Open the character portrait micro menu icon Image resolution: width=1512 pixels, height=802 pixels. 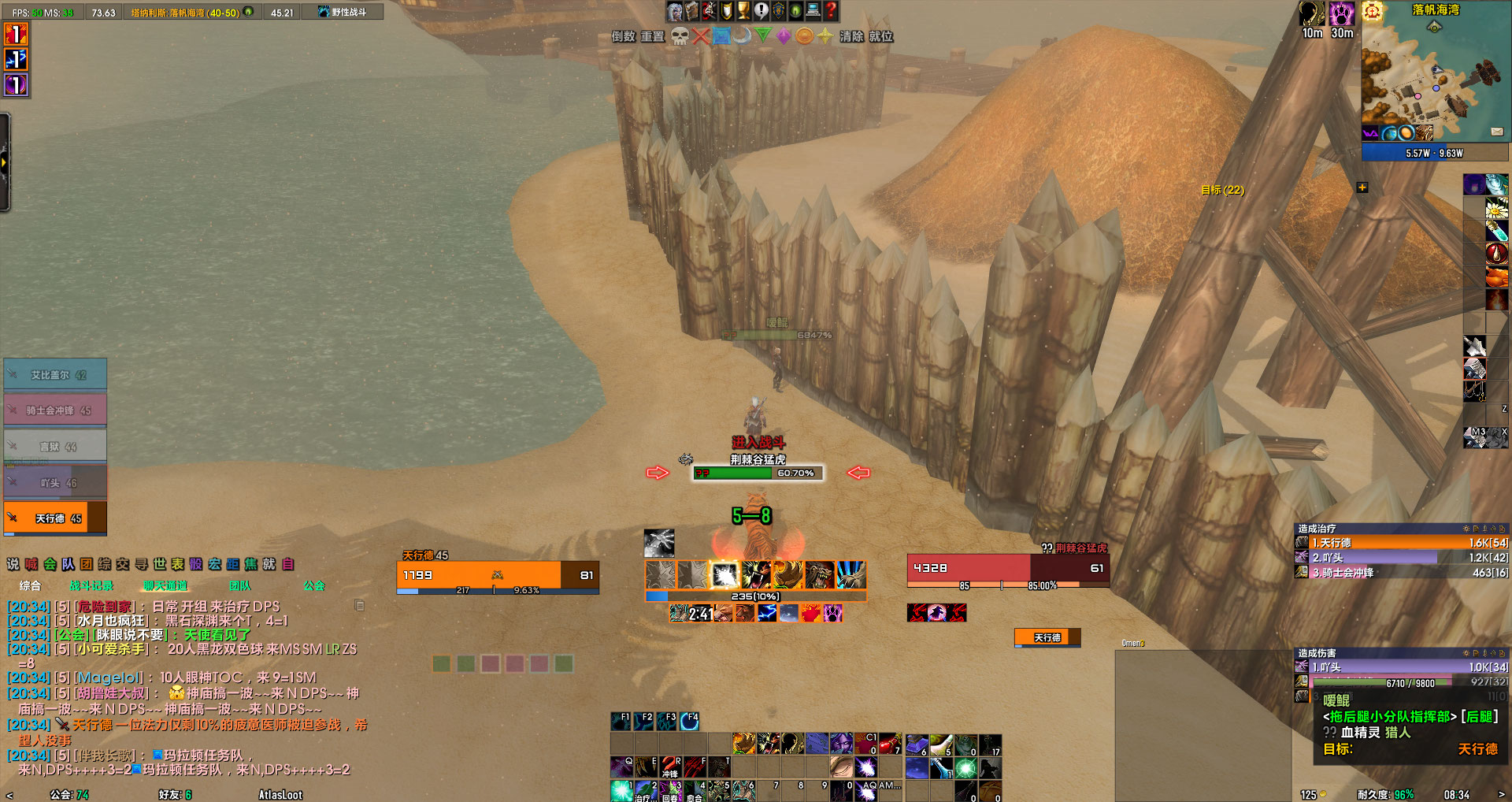coord(673,11)
